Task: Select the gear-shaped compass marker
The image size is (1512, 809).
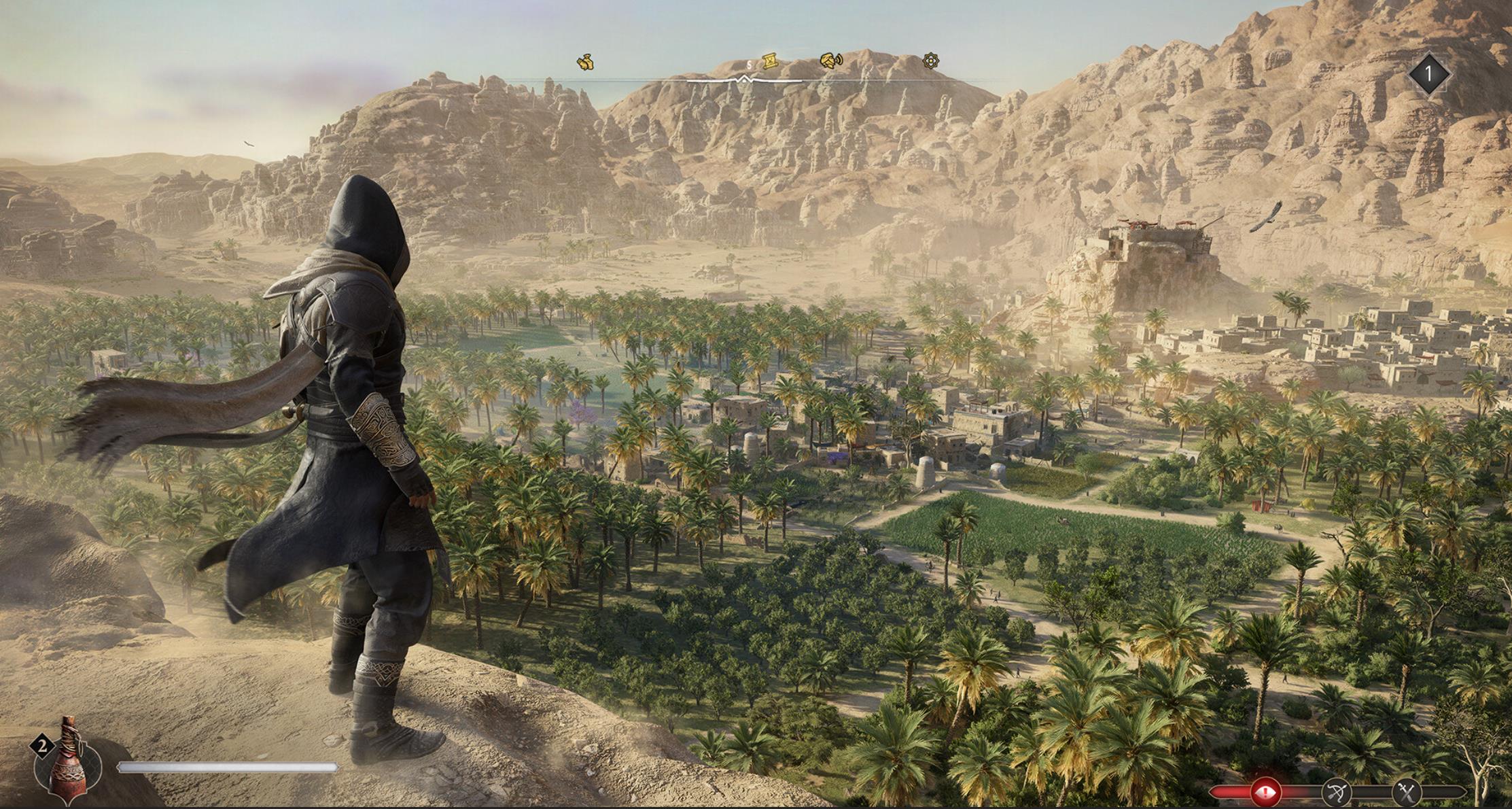Action: click(x=931, y=61)
